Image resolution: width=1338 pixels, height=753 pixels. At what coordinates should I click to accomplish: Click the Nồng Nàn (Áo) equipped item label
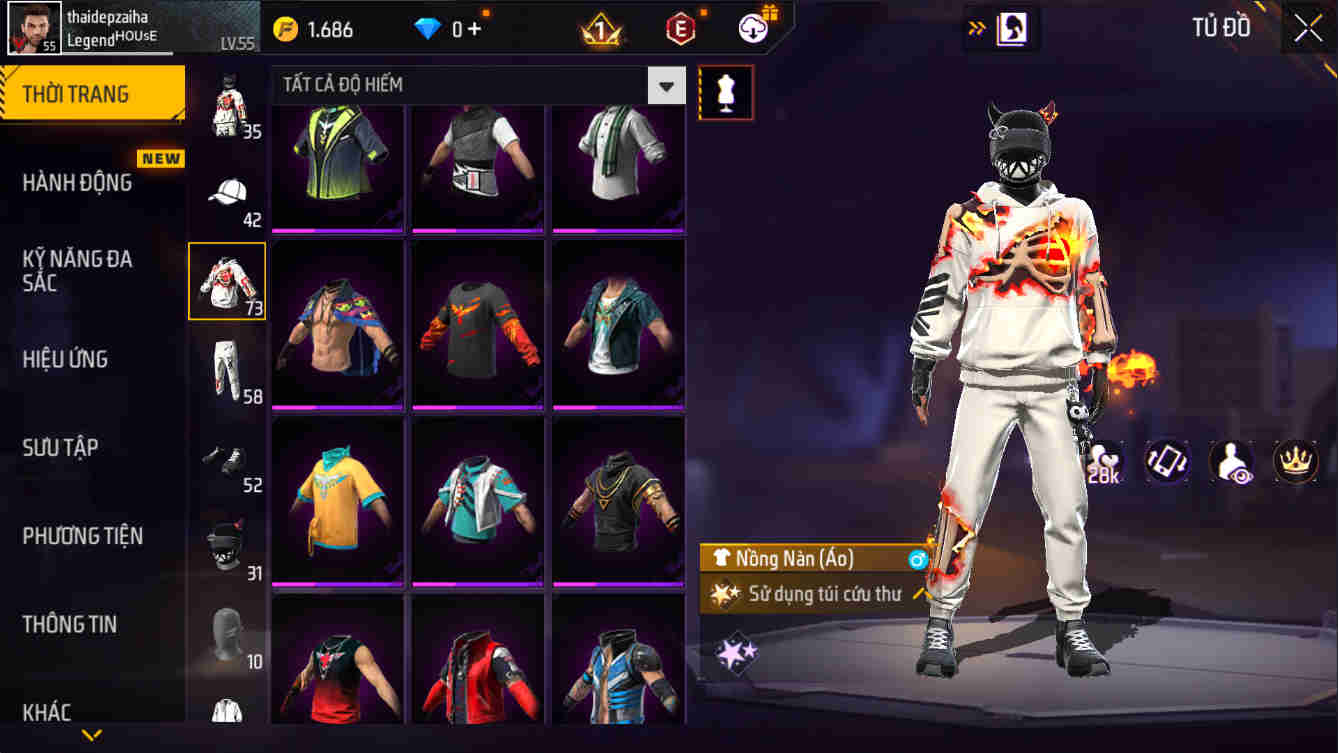(810, 559)
